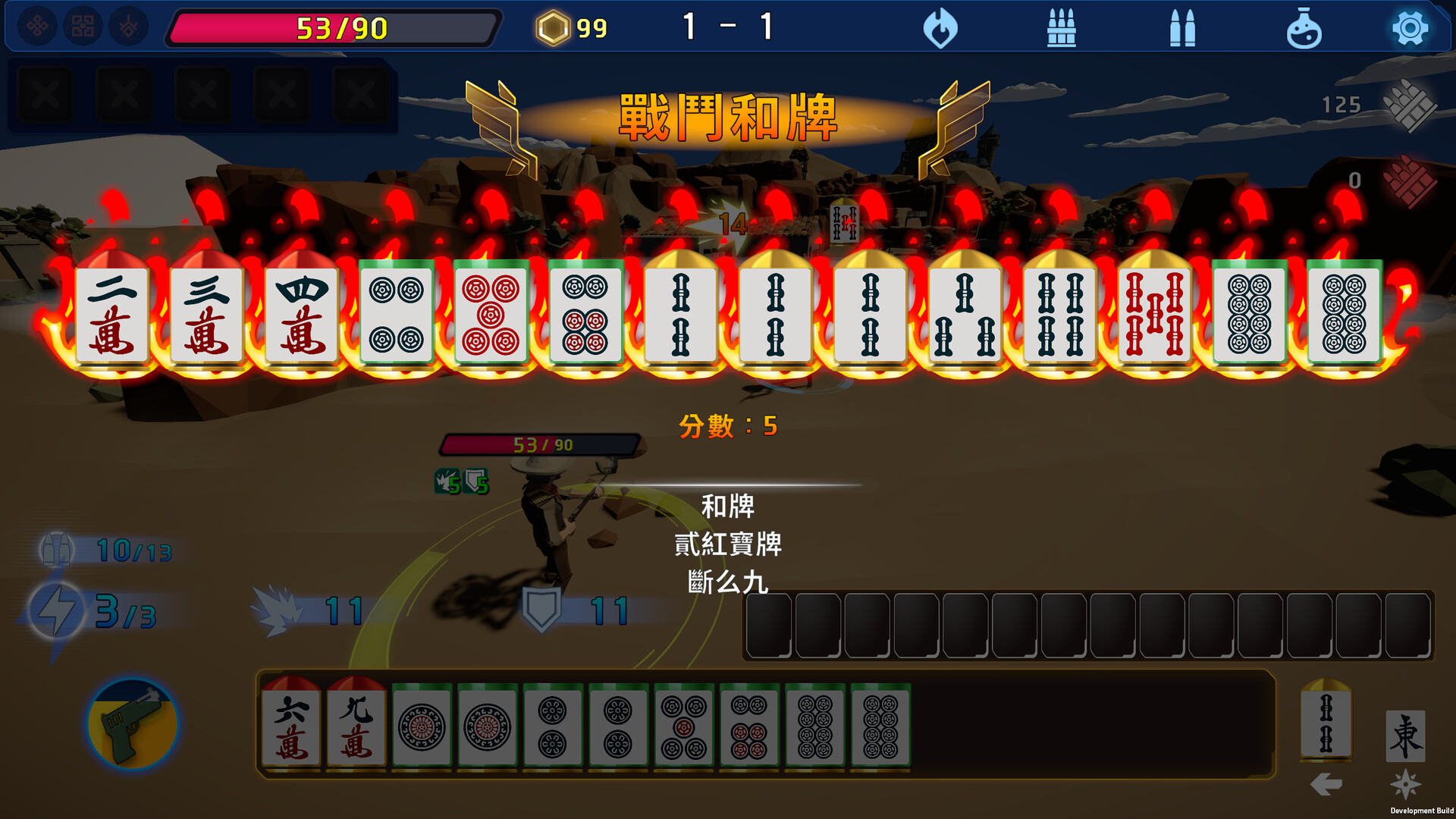Click the left arrow below the bamboo tile
The height and width of the screenshot is (819, 1456).
coord(1326,784)
